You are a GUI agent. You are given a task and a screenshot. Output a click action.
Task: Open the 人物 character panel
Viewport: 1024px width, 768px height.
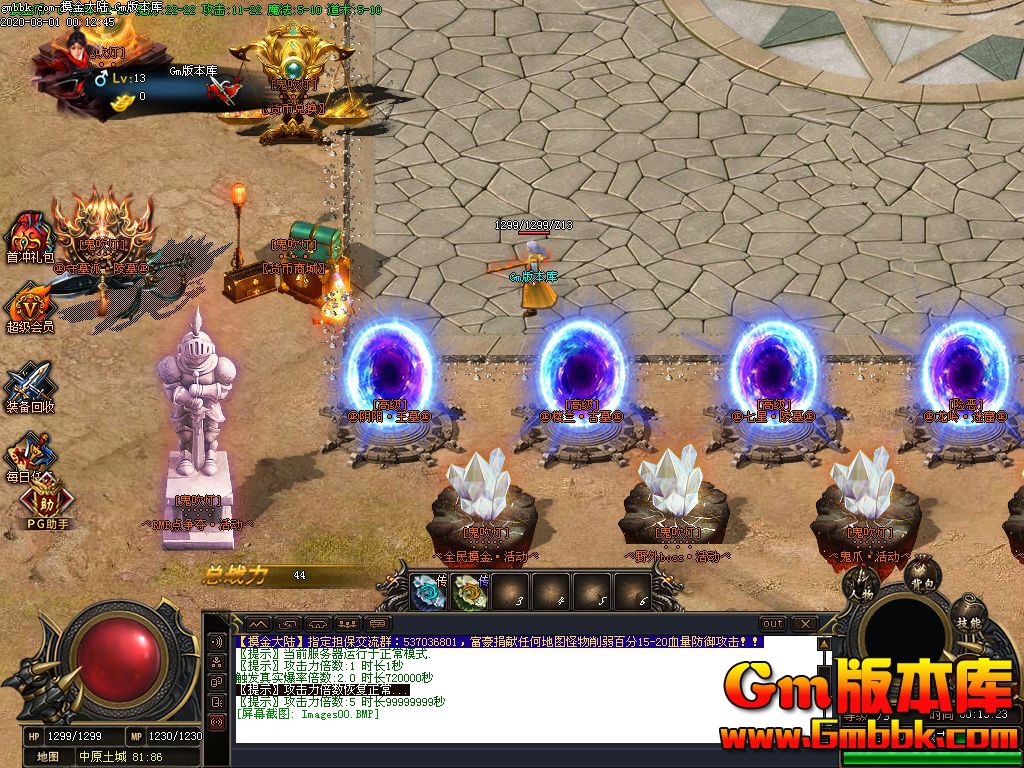pyautogui.click(x=859, y=587)
